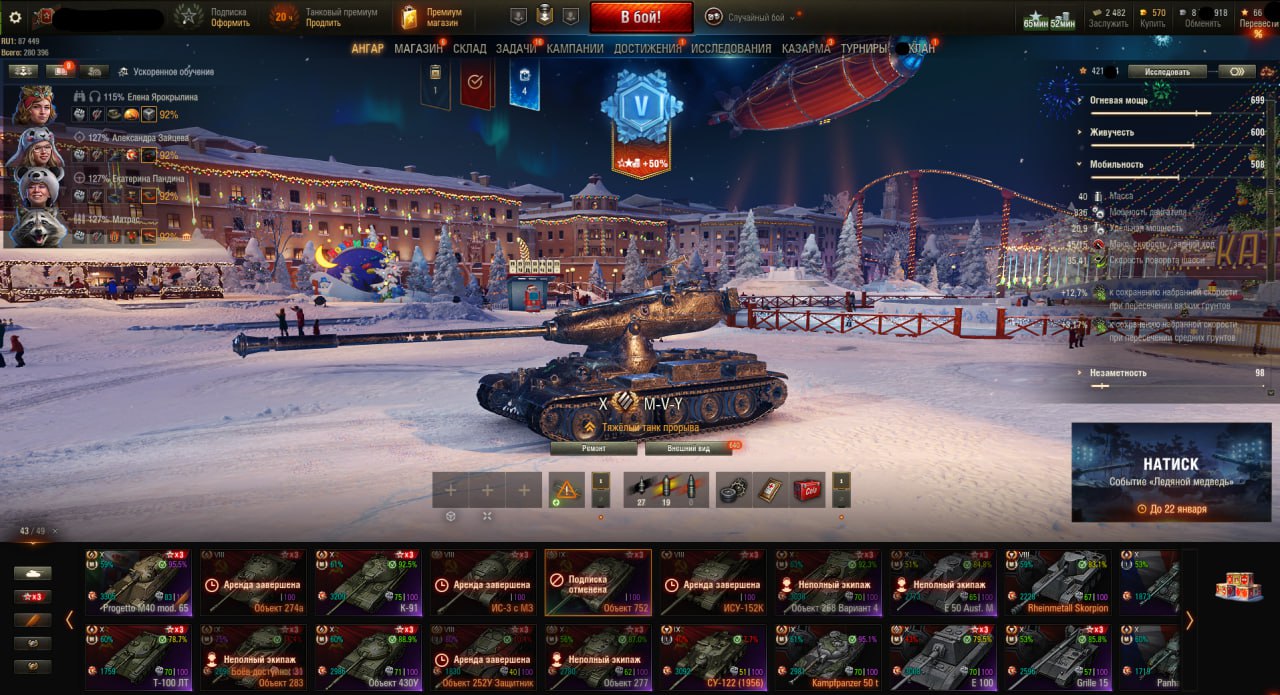Open the «Казарма» barracks tab

[806, 48]
